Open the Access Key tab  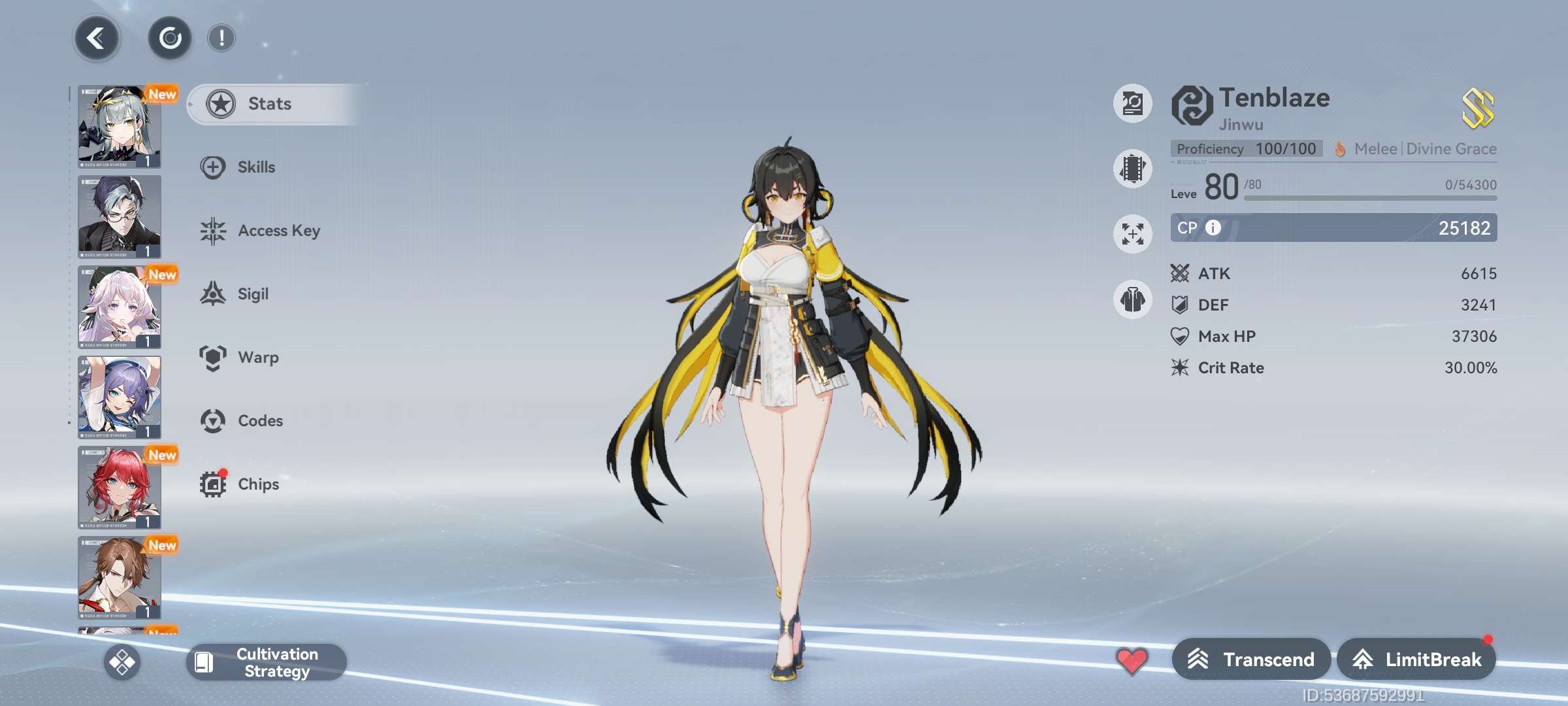(x=278, y=231)
